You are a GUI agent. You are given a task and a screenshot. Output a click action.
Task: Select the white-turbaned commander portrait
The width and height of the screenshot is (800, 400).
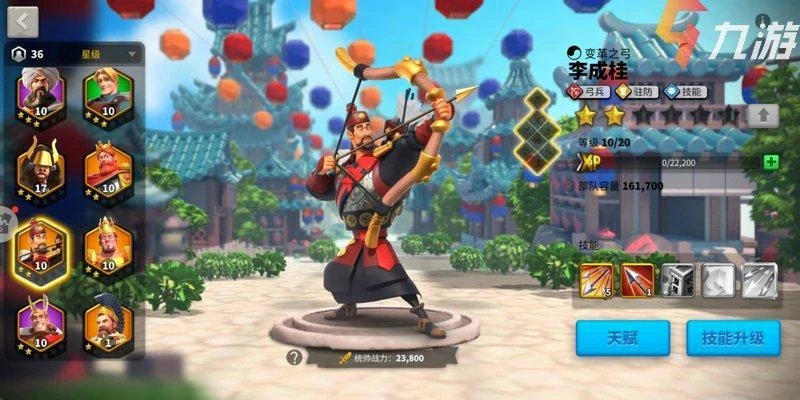(39, 94)
